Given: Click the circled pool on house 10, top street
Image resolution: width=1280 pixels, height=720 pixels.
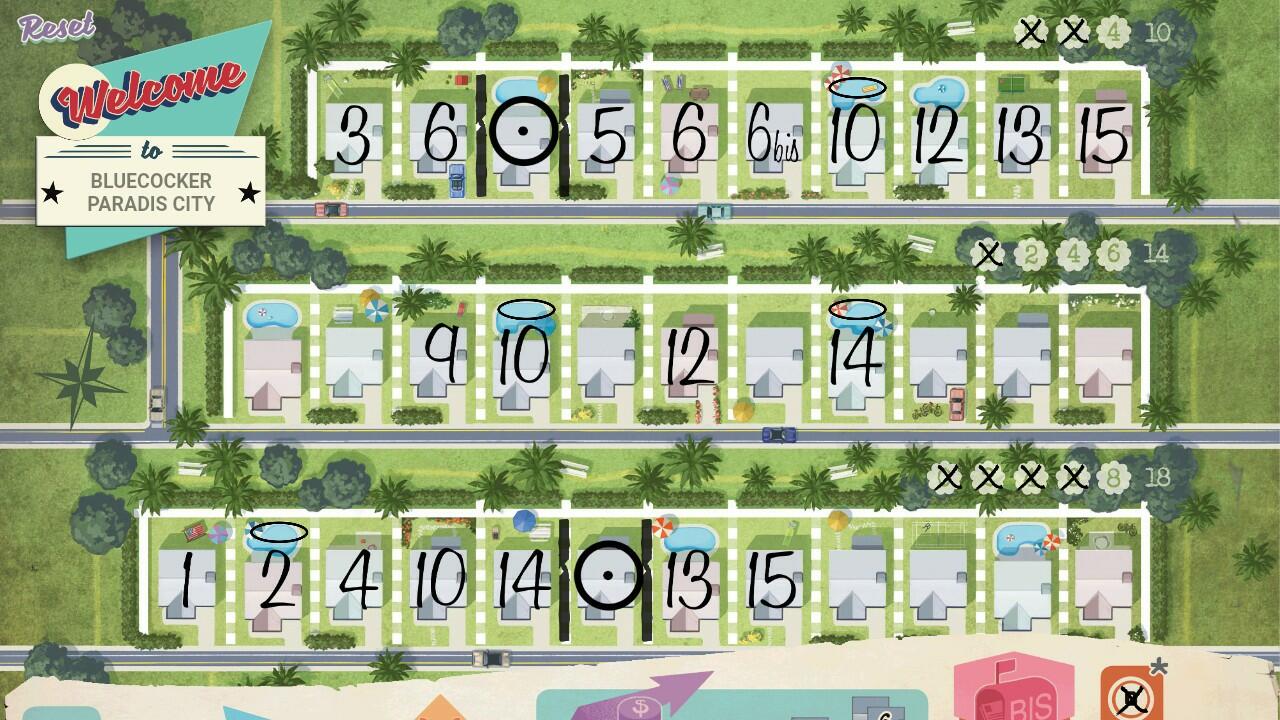Looking at the screenshot, I should (x=856, y=85).
